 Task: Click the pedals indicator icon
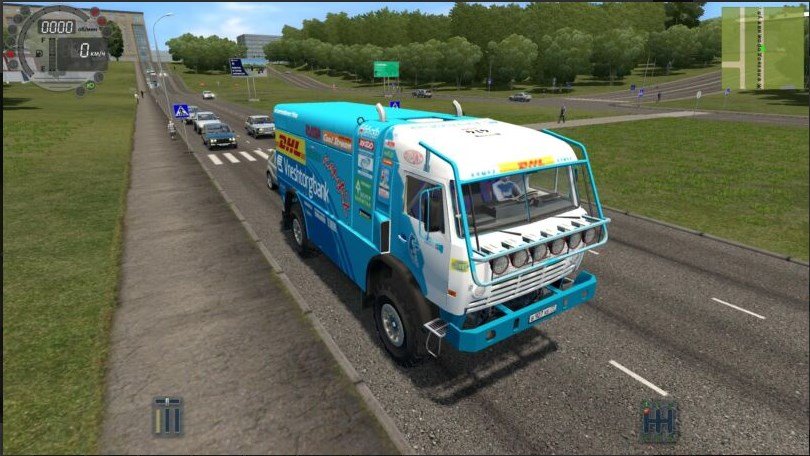point(168,416)
